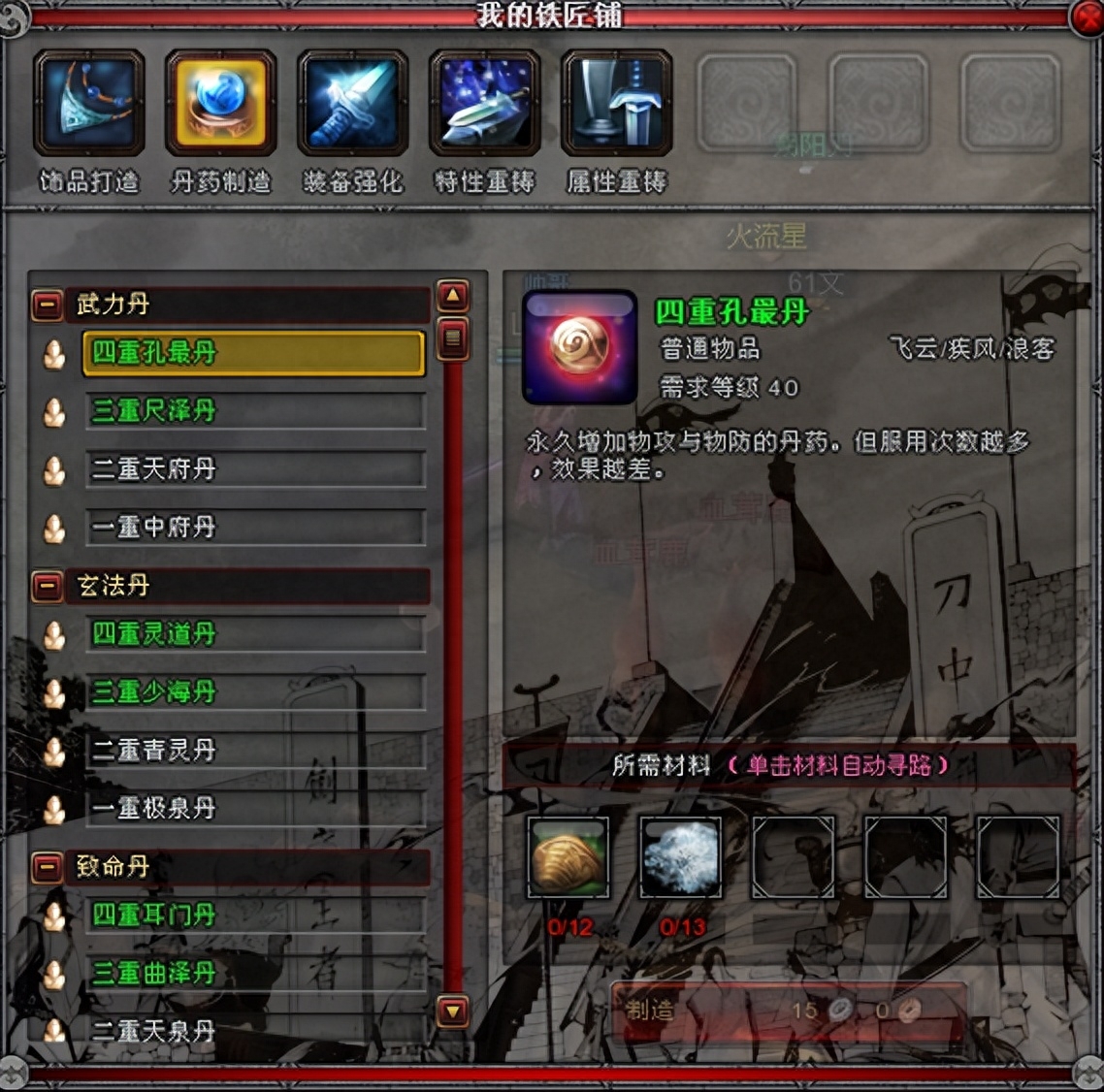The height and width of the screenshot is (1092, 1104).
Task: Open the 饰品打造 accessory crafting tab
Action: 89,103
